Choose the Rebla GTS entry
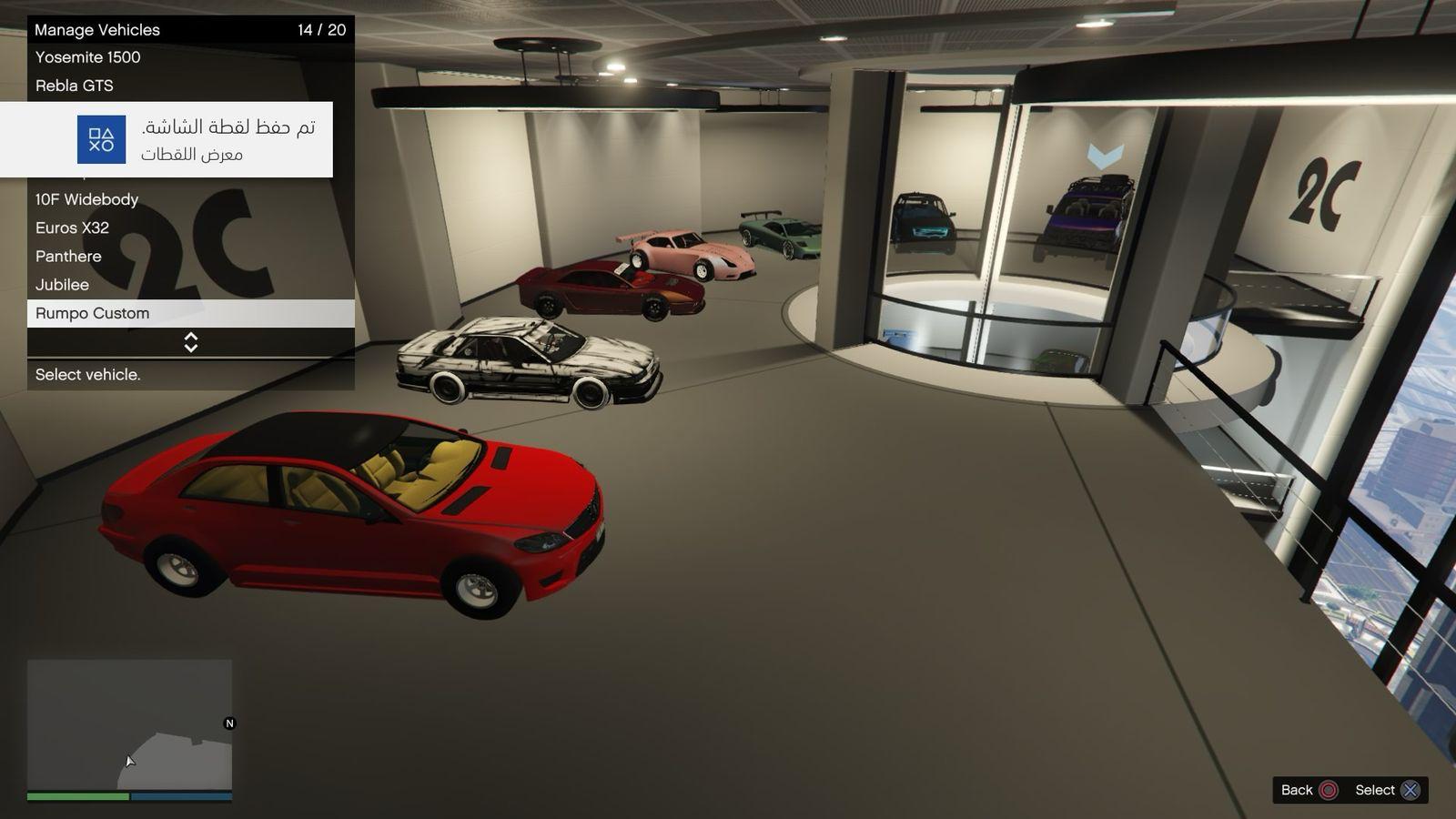The image size is (1456, 819). pos(75,86)
